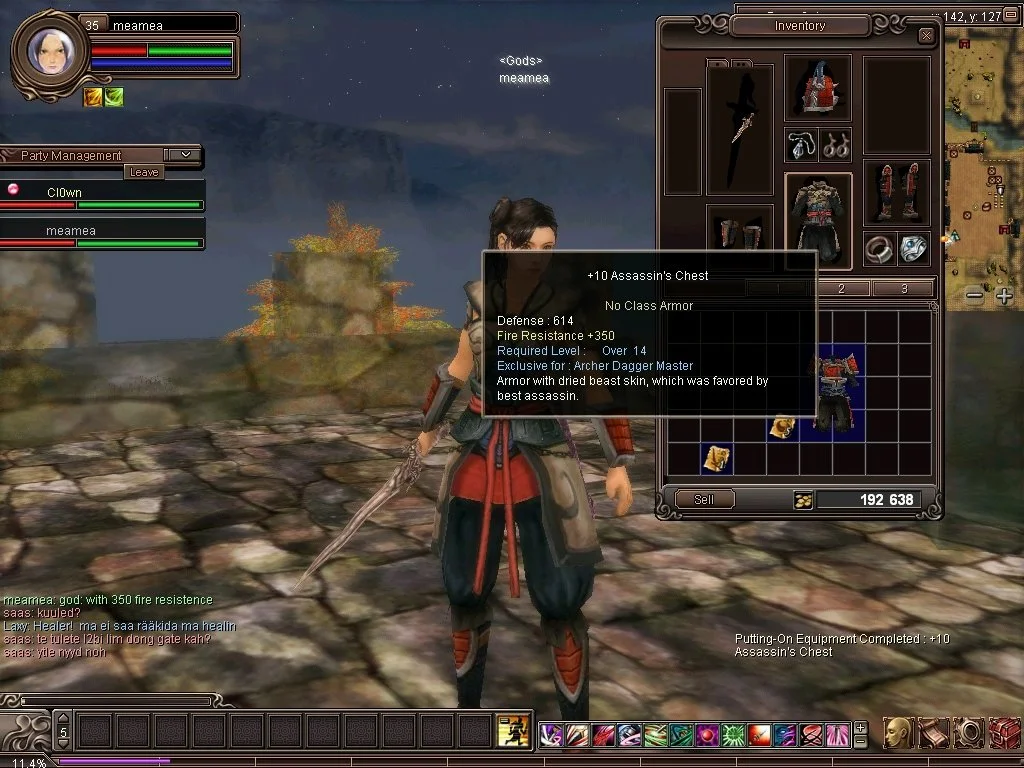
Task: Select the equipped red helmet slot
Action: coord(818,88)
